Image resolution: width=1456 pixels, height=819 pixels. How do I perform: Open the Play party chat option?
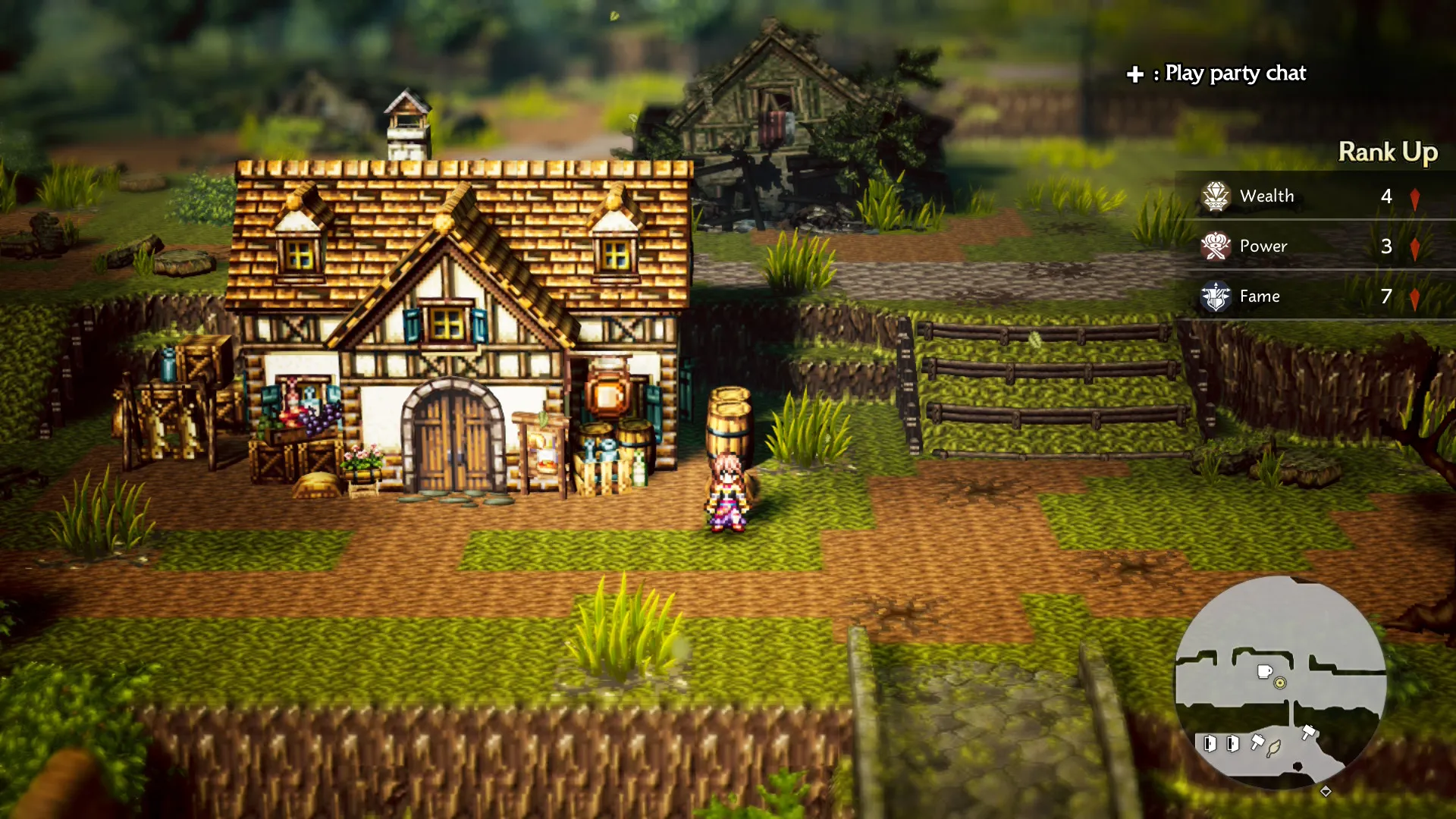click(1235, 74)
